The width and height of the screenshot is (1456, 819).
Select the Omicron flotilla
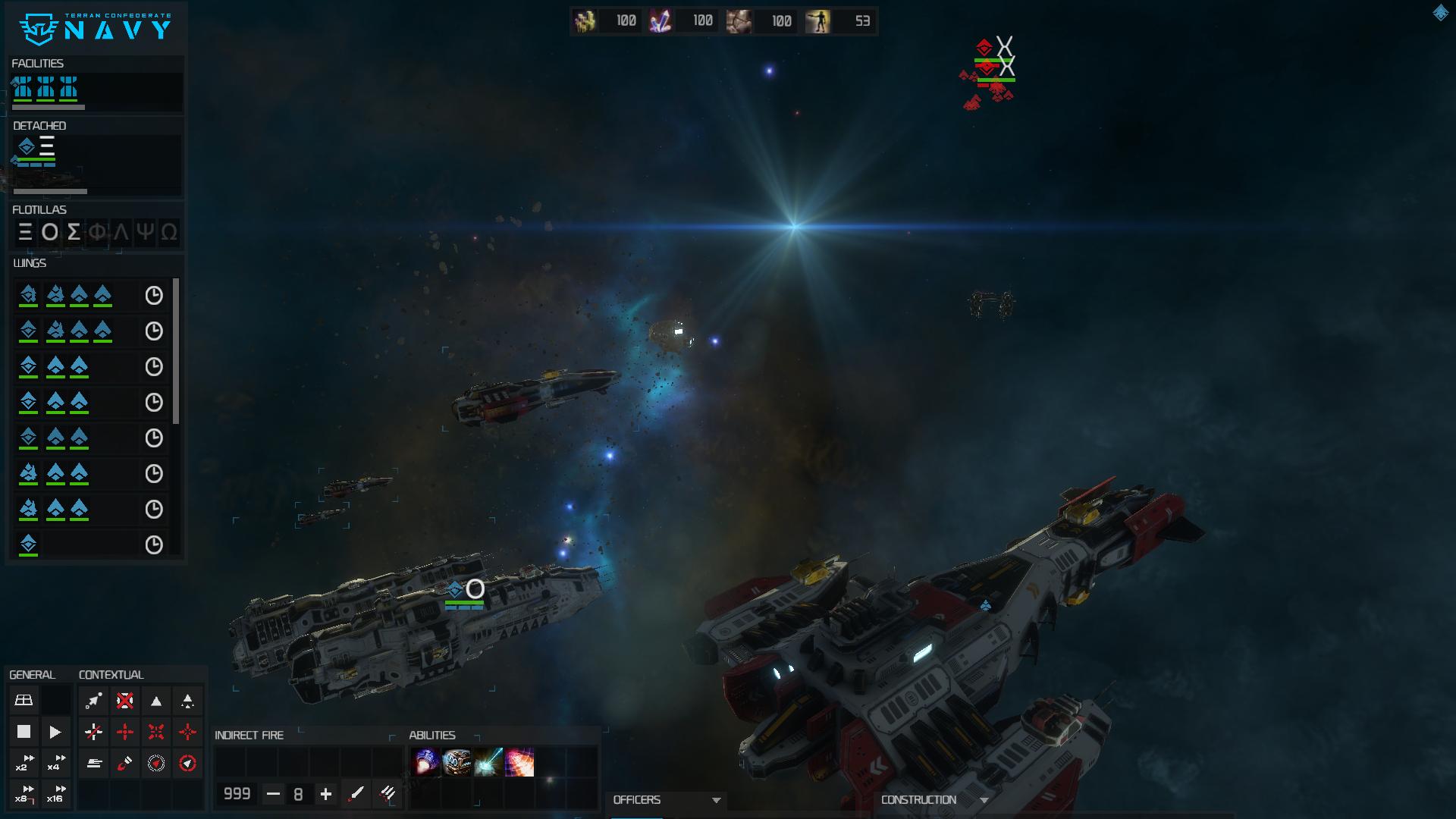point(49,232)
